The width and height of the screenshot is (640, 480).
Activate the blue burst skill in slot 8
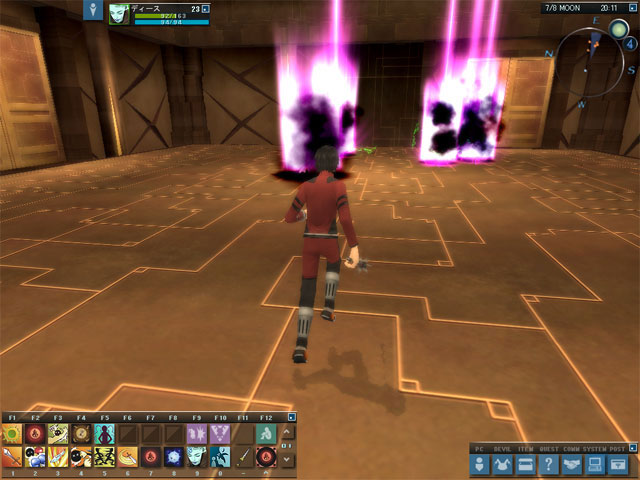[x=173, y=457]
